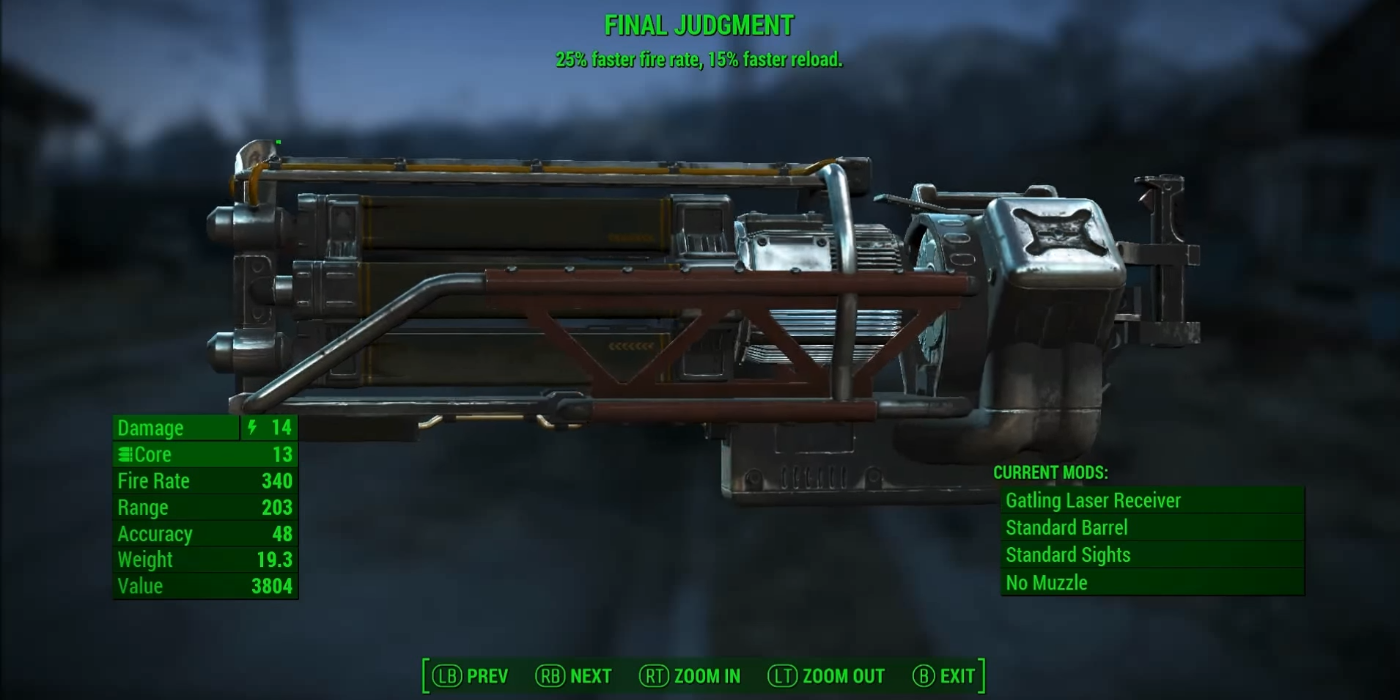Choose the Standard Barrel mod row

pos(1152,528)
